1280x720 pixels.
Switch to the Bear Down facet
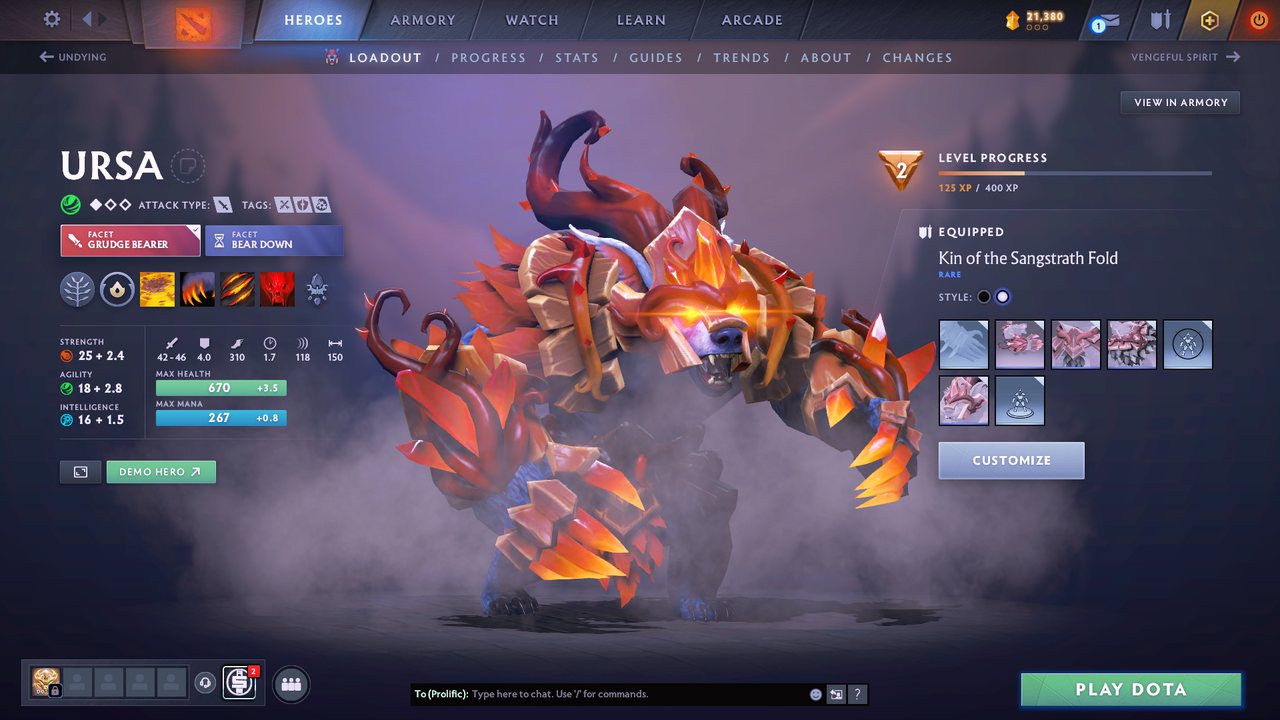(x=274, y=240)
